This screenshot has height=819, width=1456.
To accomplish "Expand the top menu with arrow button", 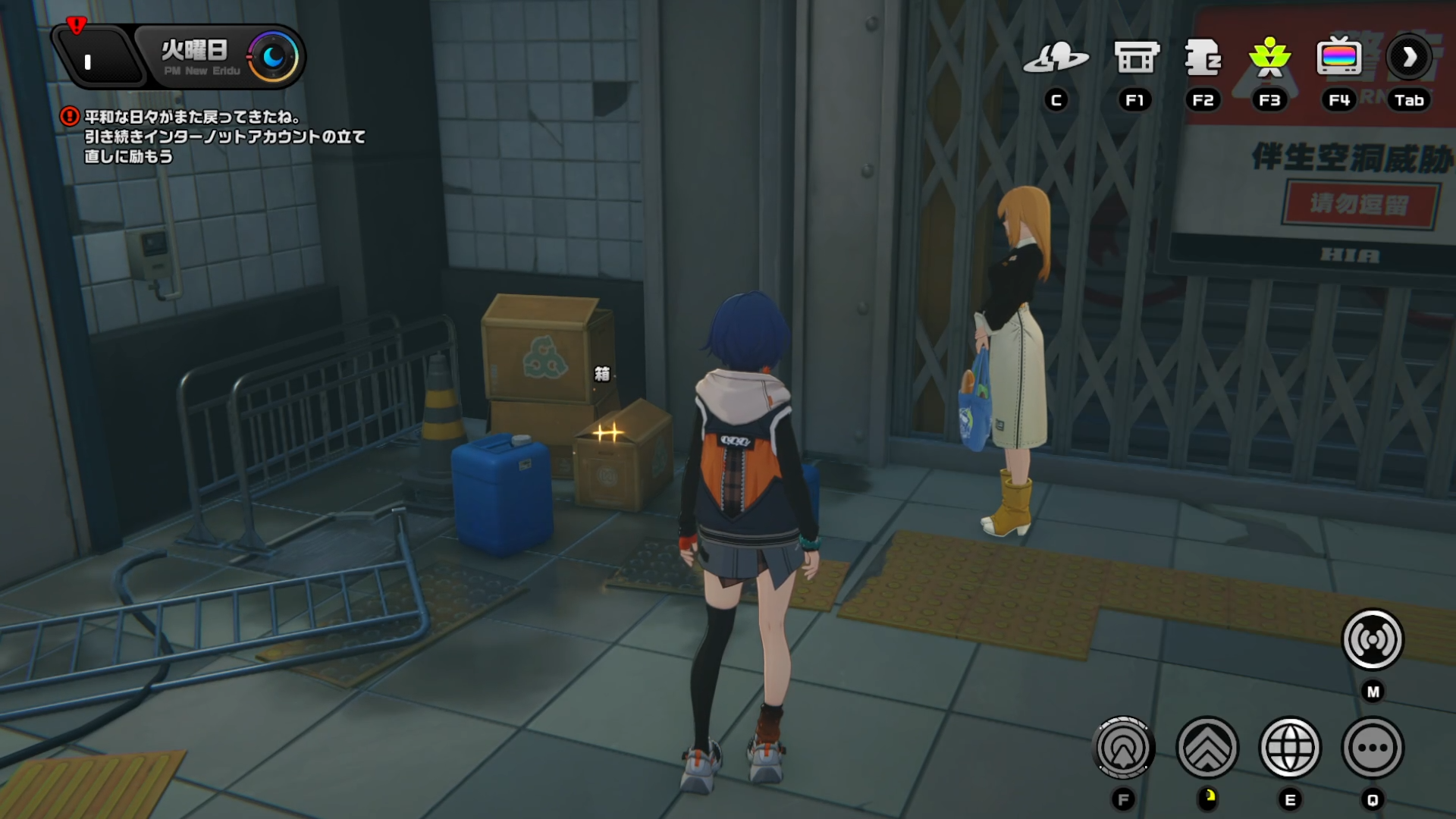I will pyautogui.click(x=1409, y=58).
